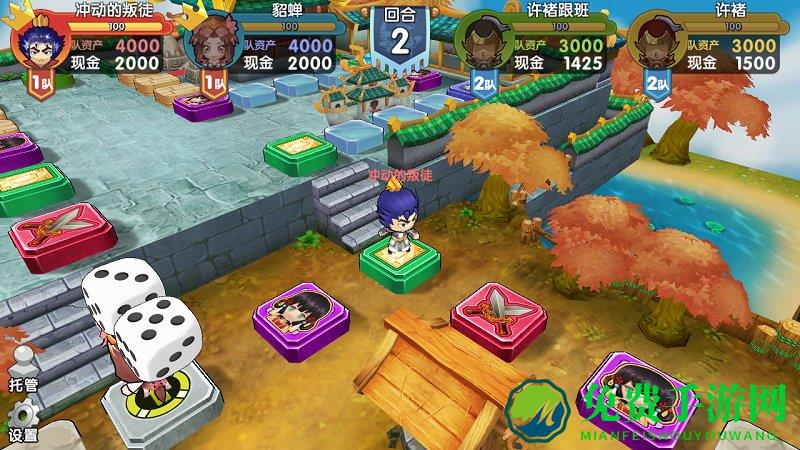Enable auto-play with the 托管 button

click(22, 369)
